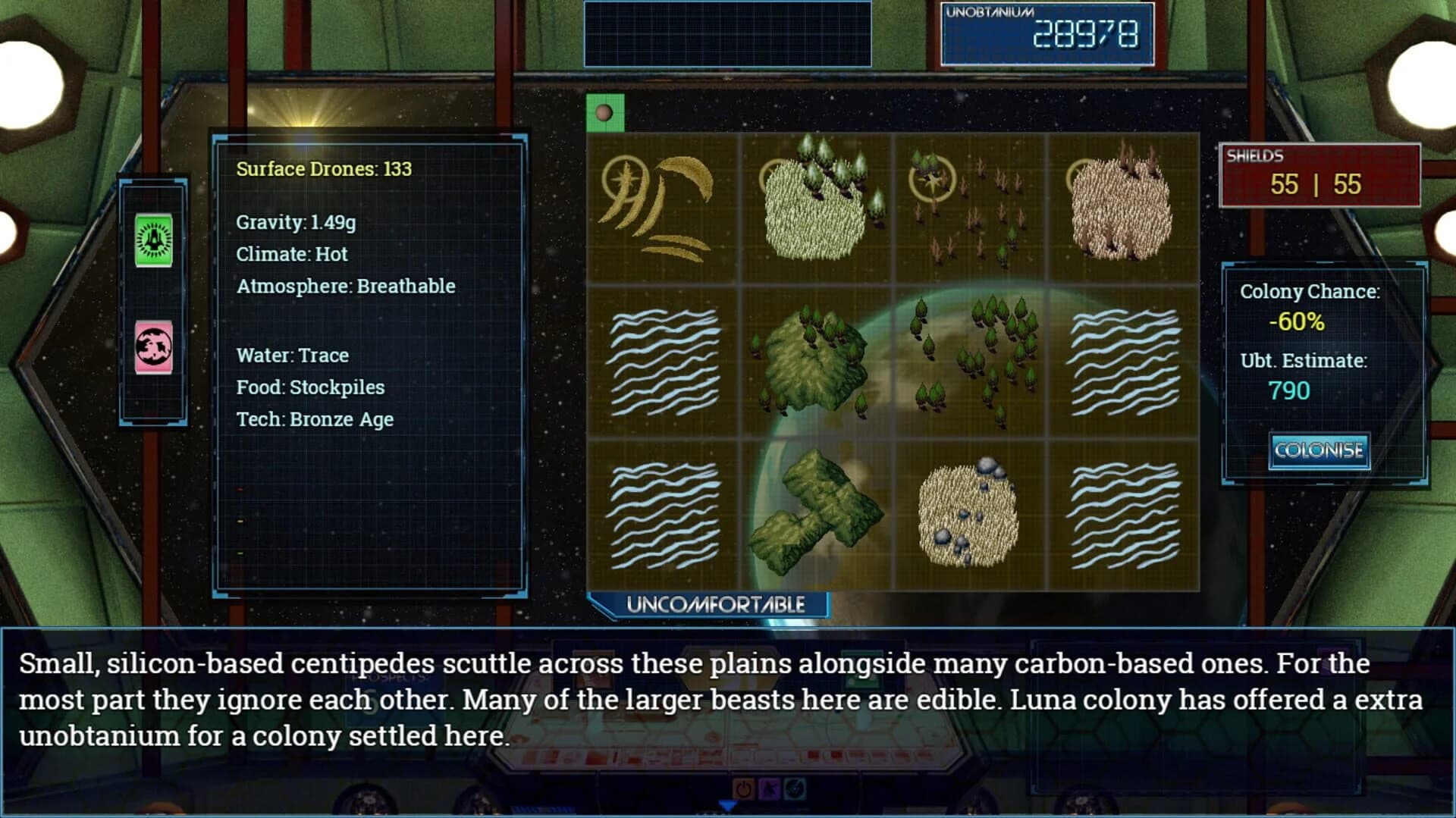Toggle the shields display panel
This screenshot has height=818, width=1456.
coord(1320,176)
